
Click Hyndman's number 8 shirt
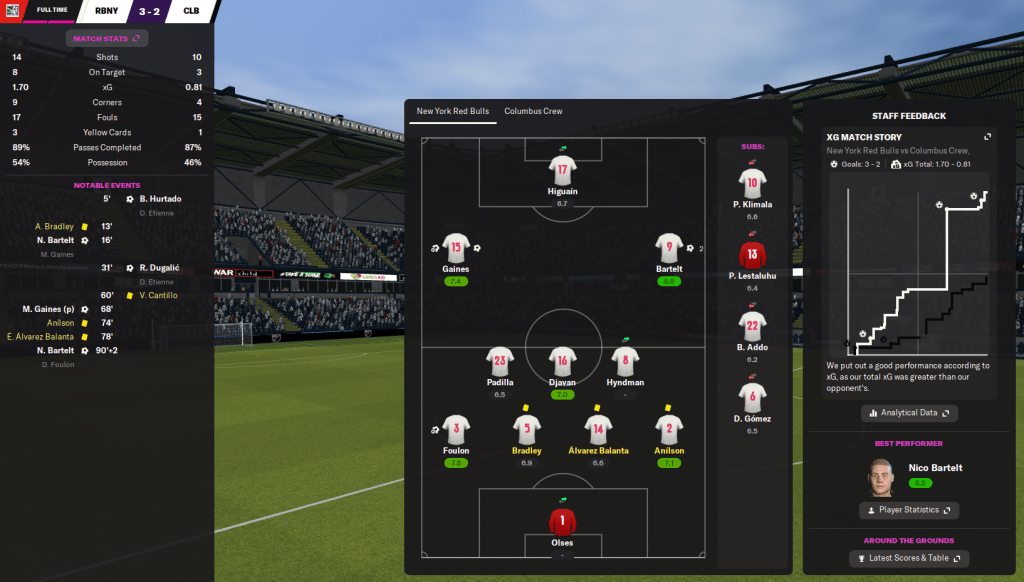pos(626,362)
